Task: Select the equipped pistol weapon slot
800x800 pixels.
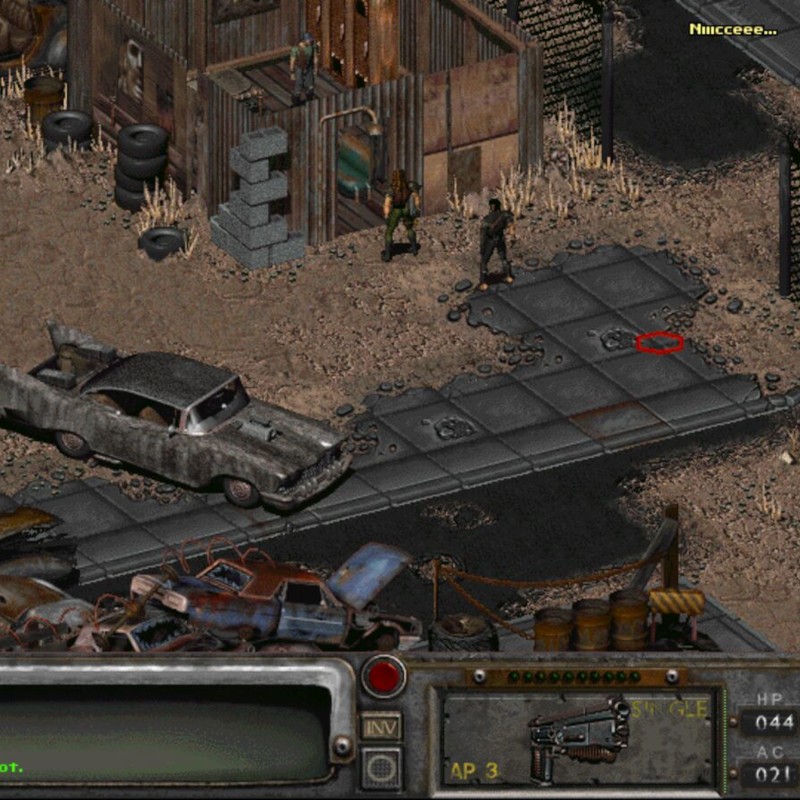Action: [579, 738]
